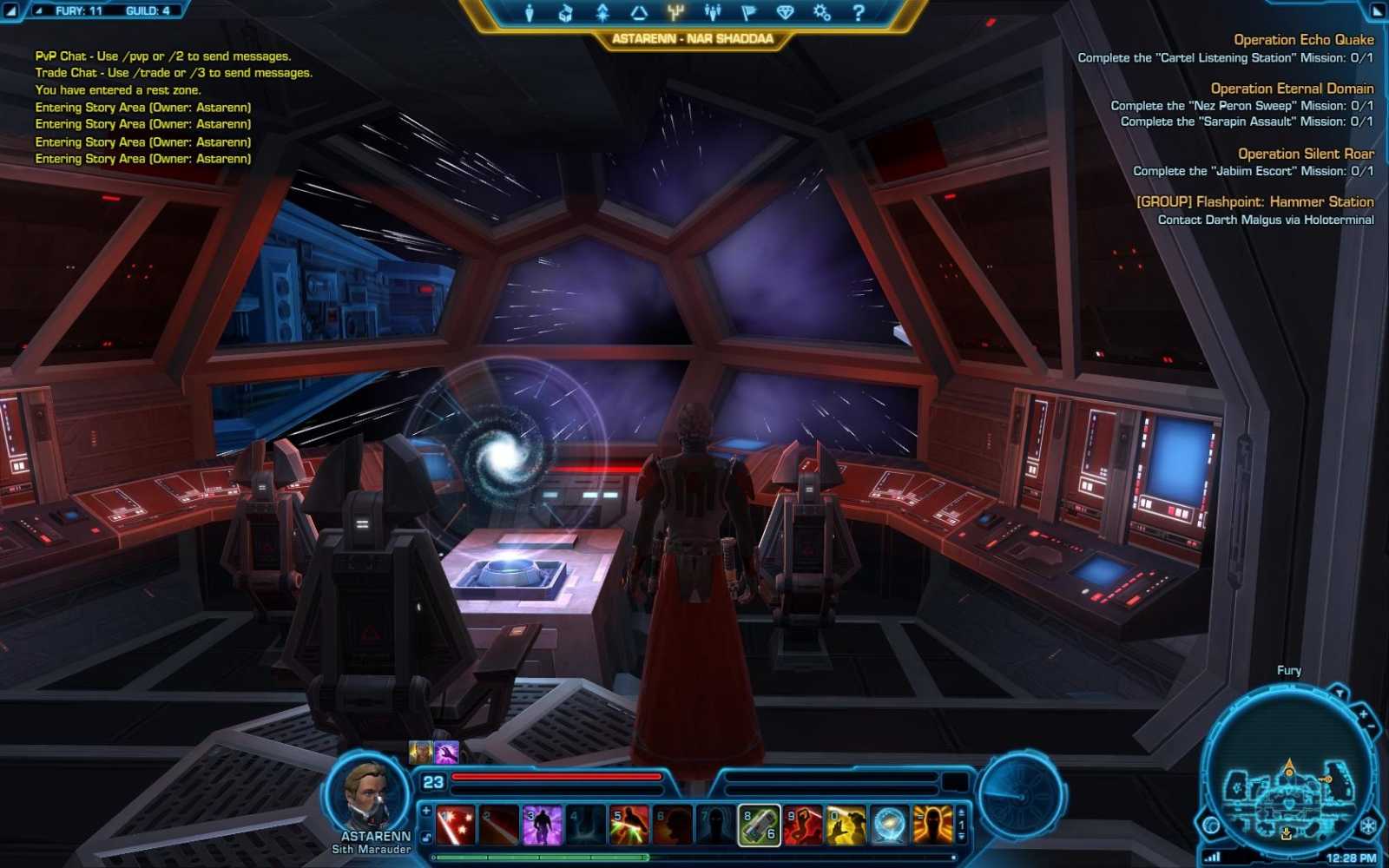The image size is (1389, 868).
Task: Open the Preferences gear icon
Action: pyautogui.click(x=820, y=12)
